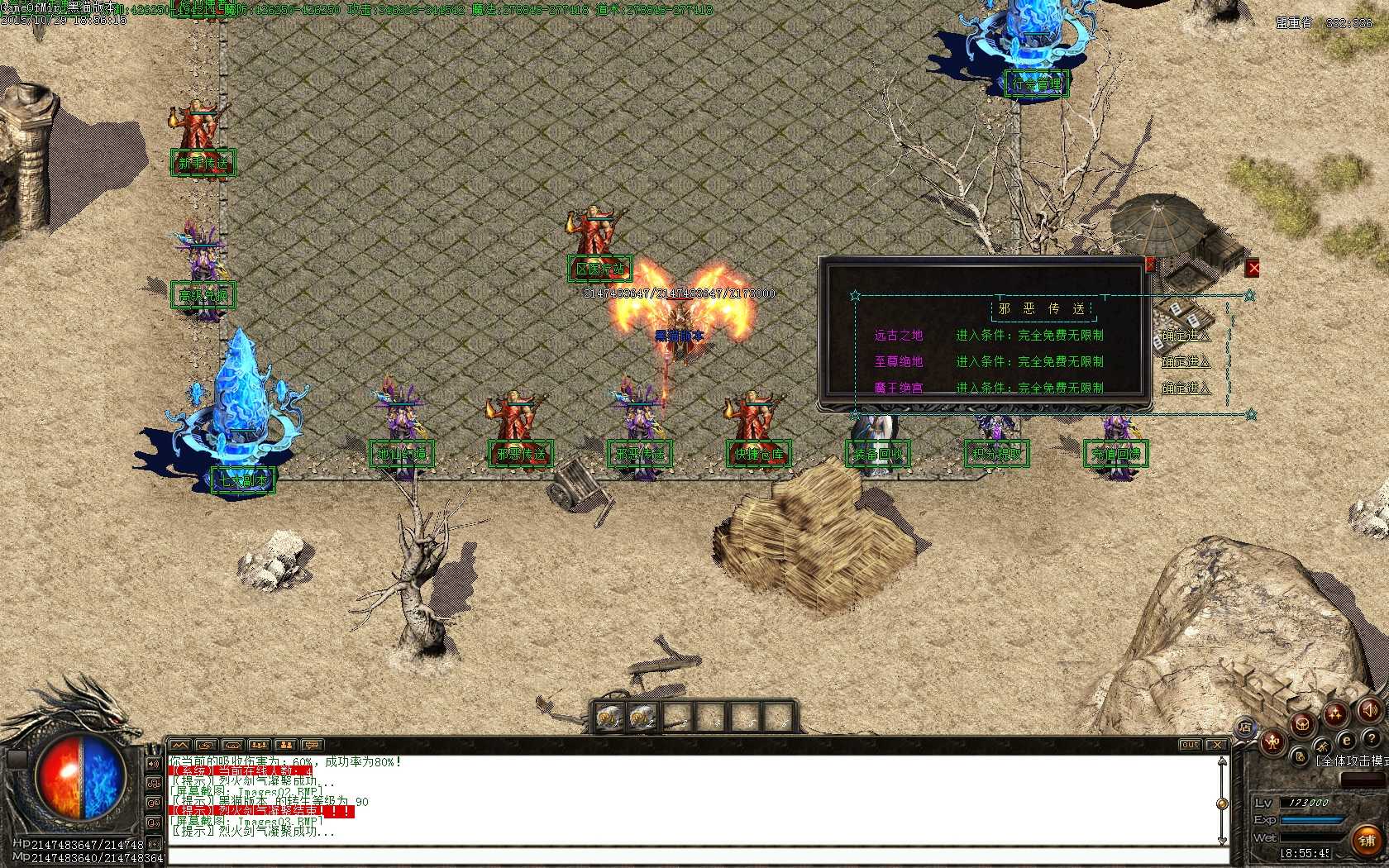Viewport: 1389px width, 868px height.
Task: Click the guild members icon above the chat box
Action: 285,745
